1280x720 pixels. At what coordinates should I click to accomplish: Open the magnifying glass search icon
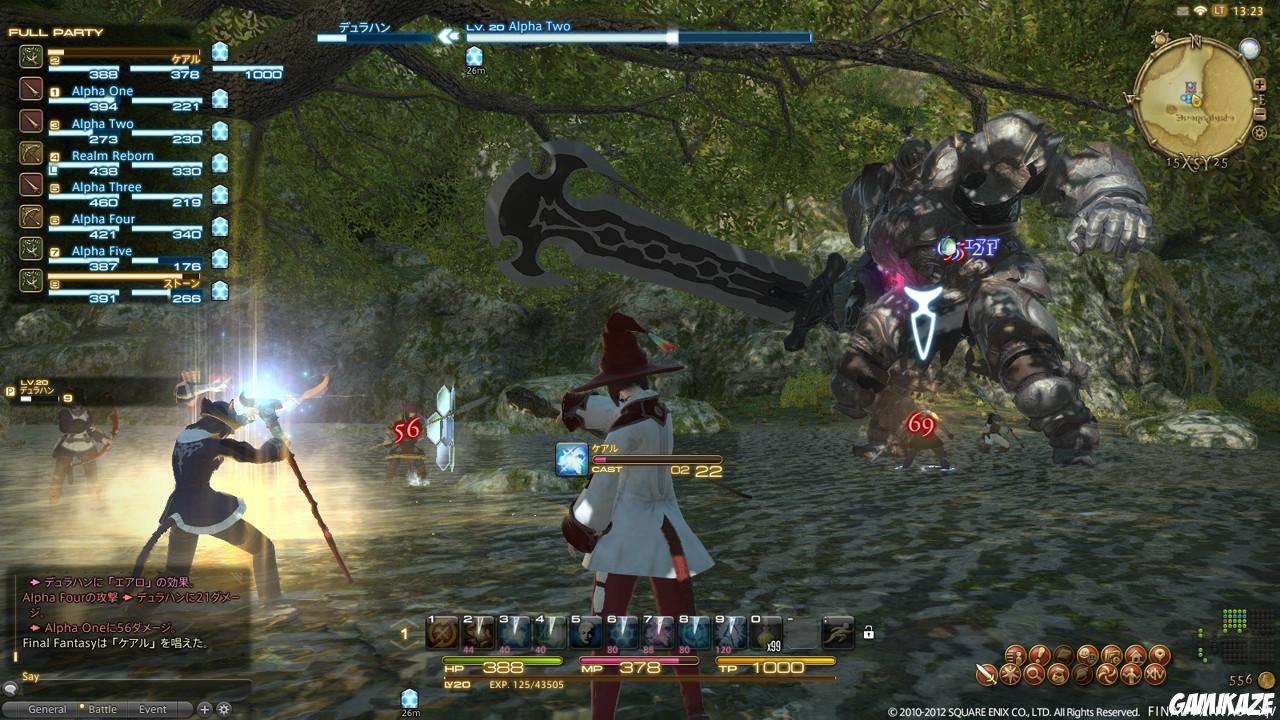point(1034,674)
